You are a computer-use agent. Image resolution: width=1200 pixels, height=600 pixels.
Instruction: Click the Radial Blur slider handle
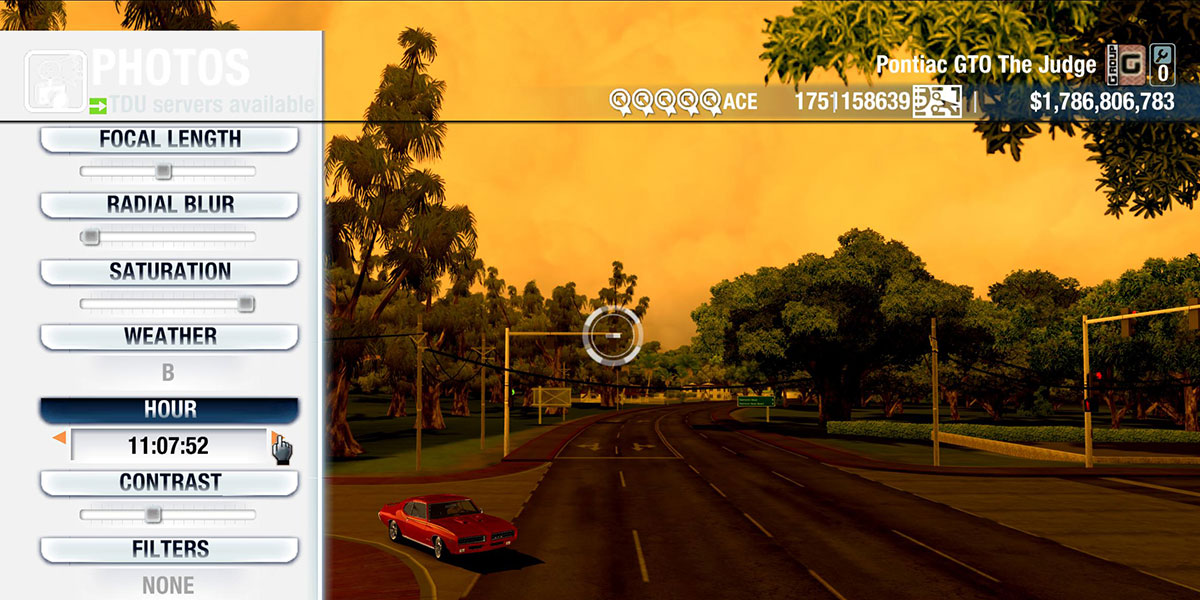[91, 237]
